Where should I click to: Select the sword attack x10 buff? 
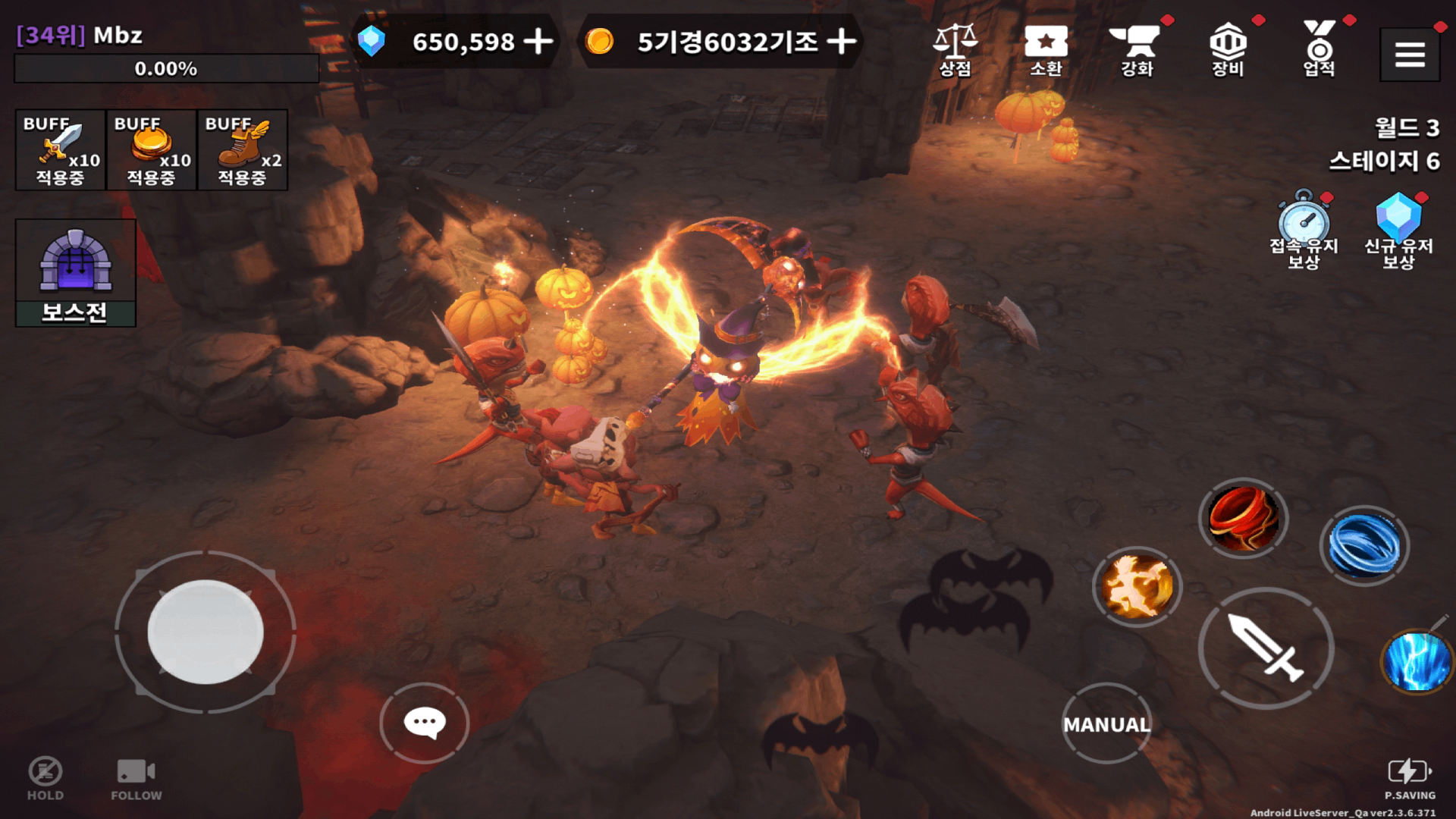61,149
